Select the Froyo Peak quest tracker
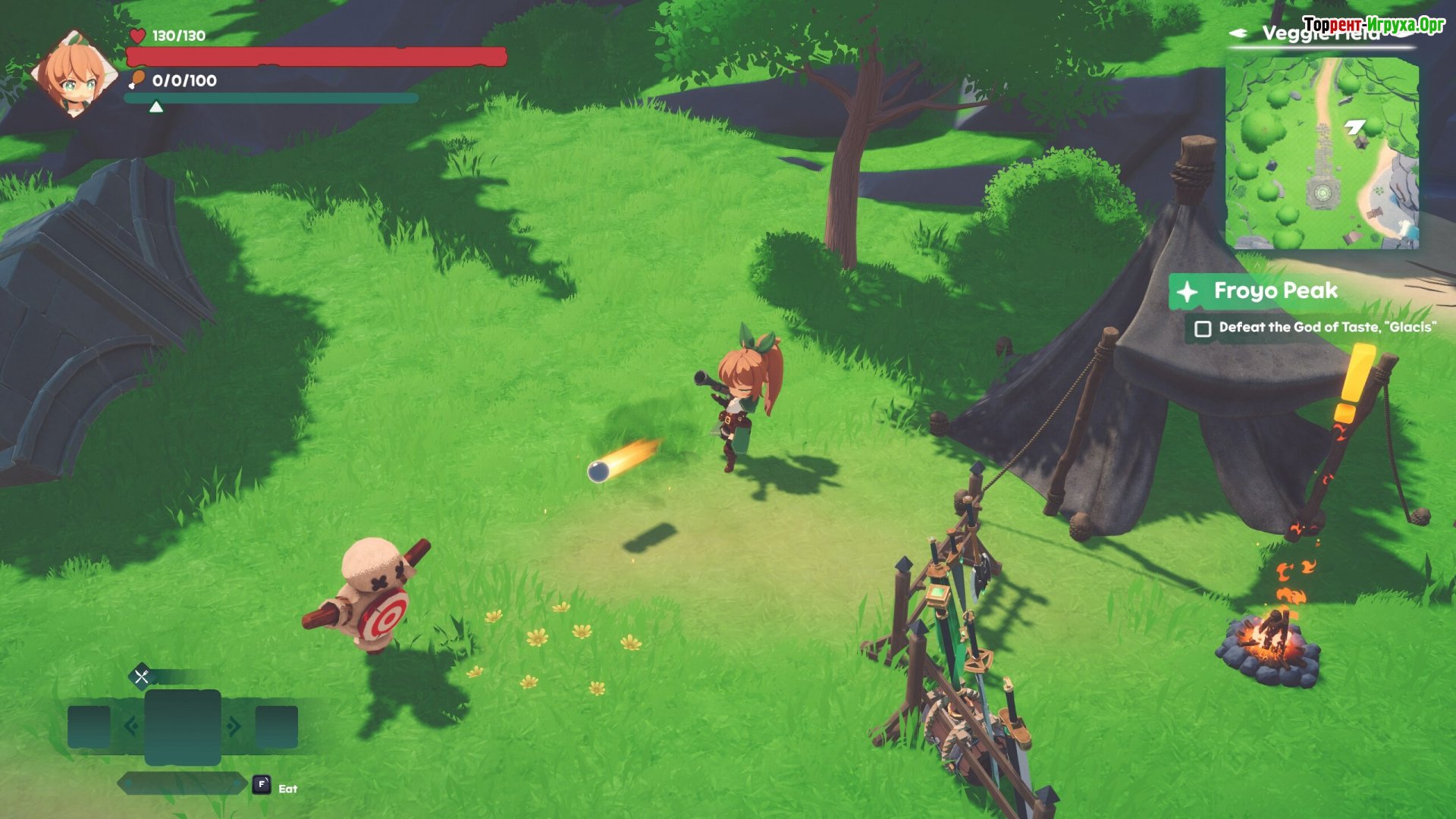Screen dimensions: 1456x819 click(x=1275, y=291)
